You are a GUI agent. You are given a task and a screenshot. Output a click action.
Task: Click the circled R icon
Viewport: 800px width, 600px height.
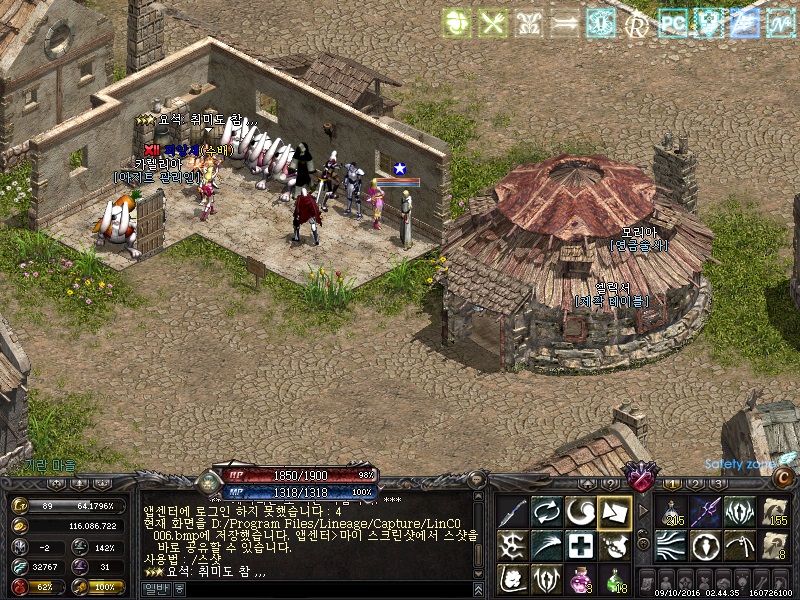coord(636,23)
